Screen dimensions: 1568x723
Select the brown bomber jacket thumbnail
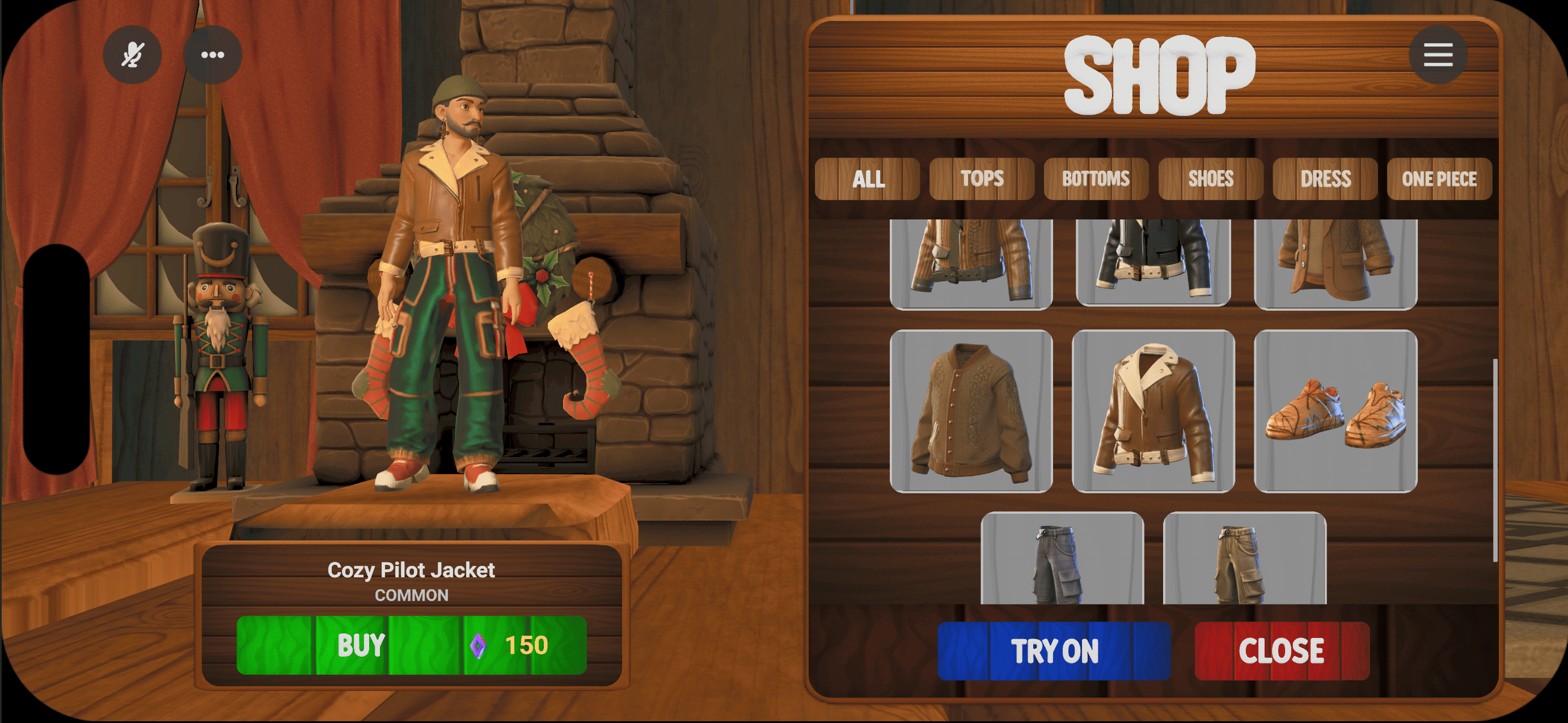[x=971, y=411]
